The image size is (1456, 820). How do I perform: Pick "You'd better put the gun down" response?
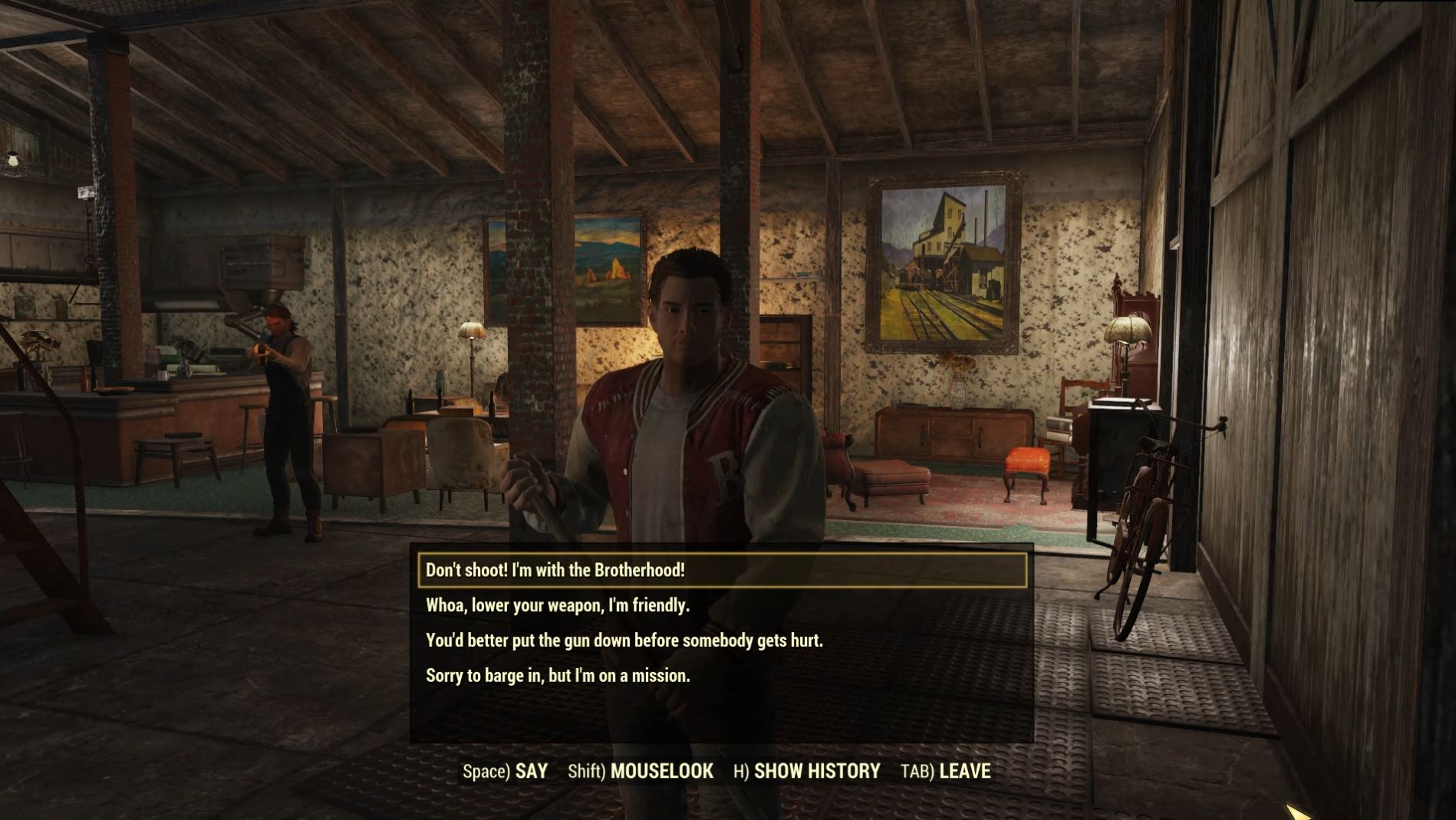[627, 641]
